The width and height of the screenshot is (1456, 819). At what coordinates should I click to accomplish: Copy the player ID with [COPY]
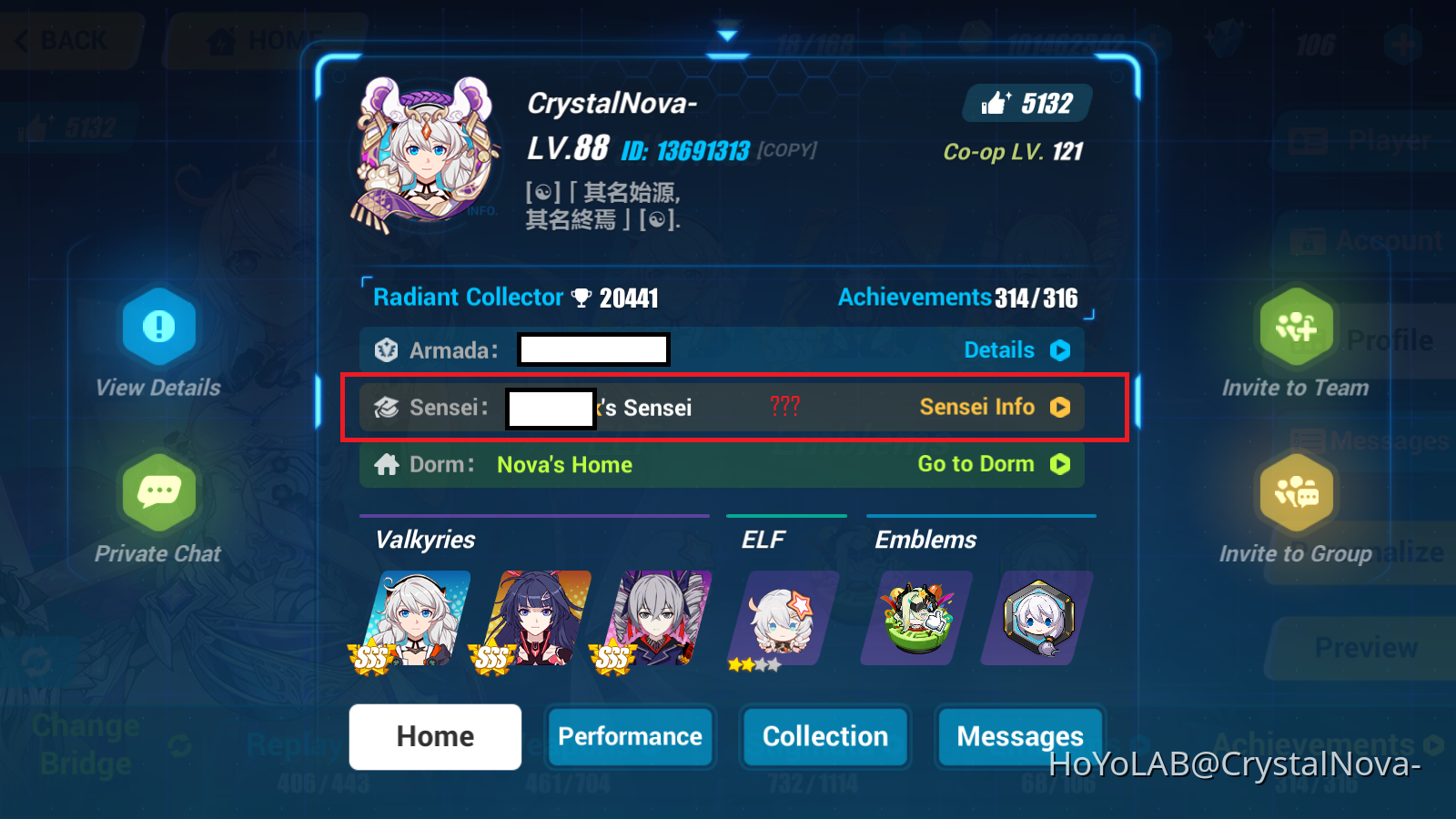pyautogui.click(x=787, y=150)
